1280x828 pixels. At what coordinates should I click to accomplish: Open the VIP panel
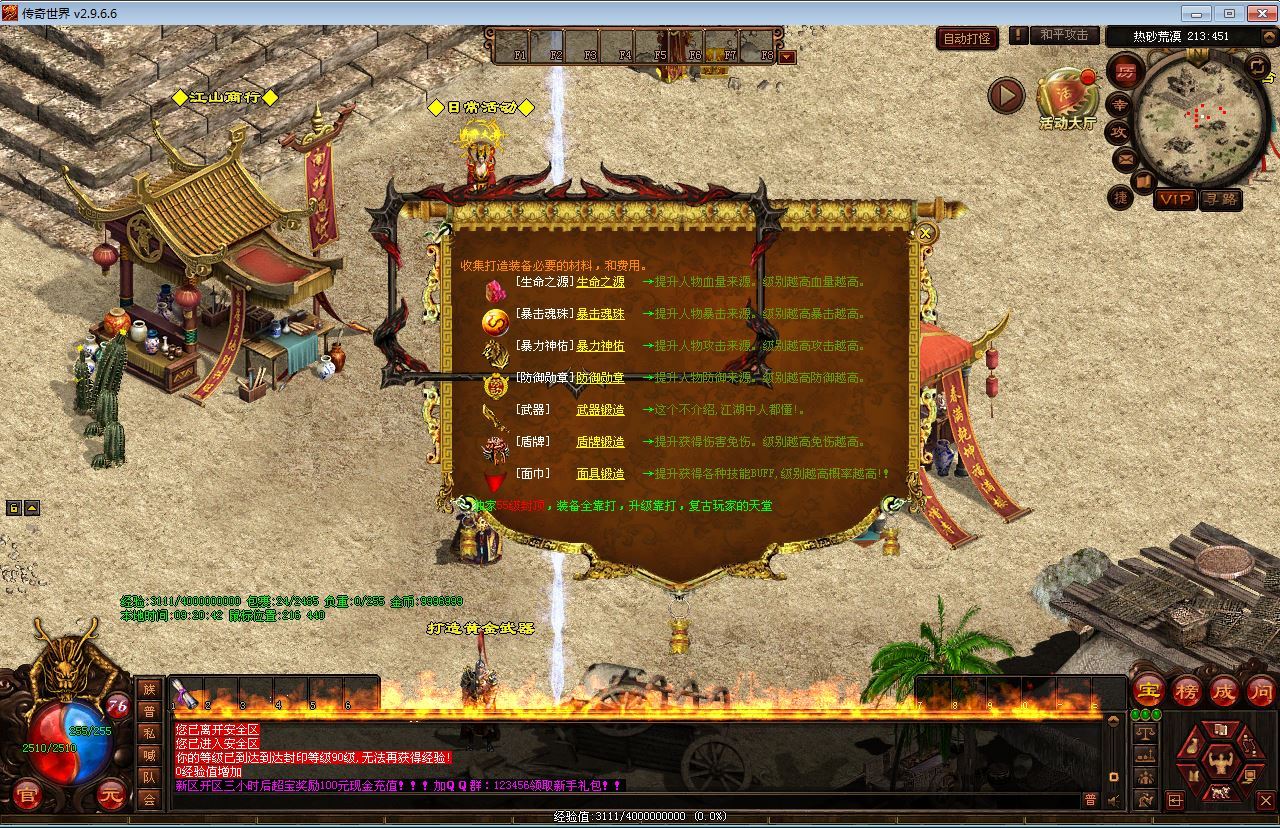1174,199
